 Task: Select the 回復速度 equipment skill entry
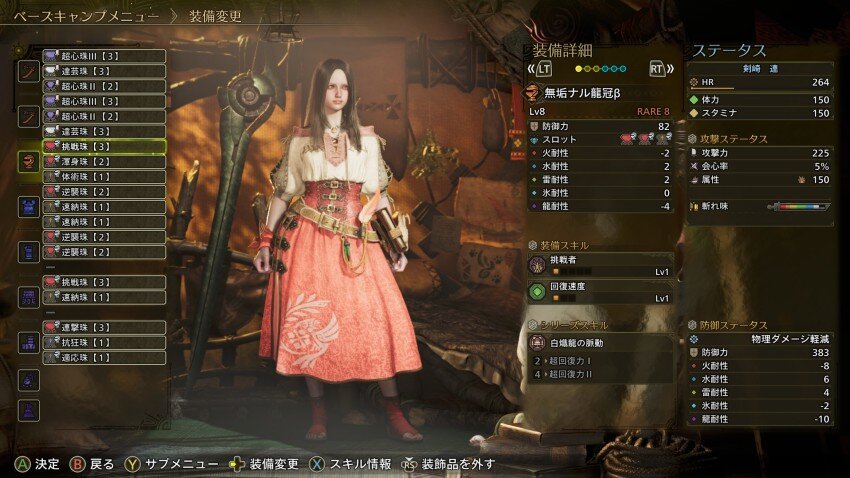pyautogui.click(x=600, y=293)
